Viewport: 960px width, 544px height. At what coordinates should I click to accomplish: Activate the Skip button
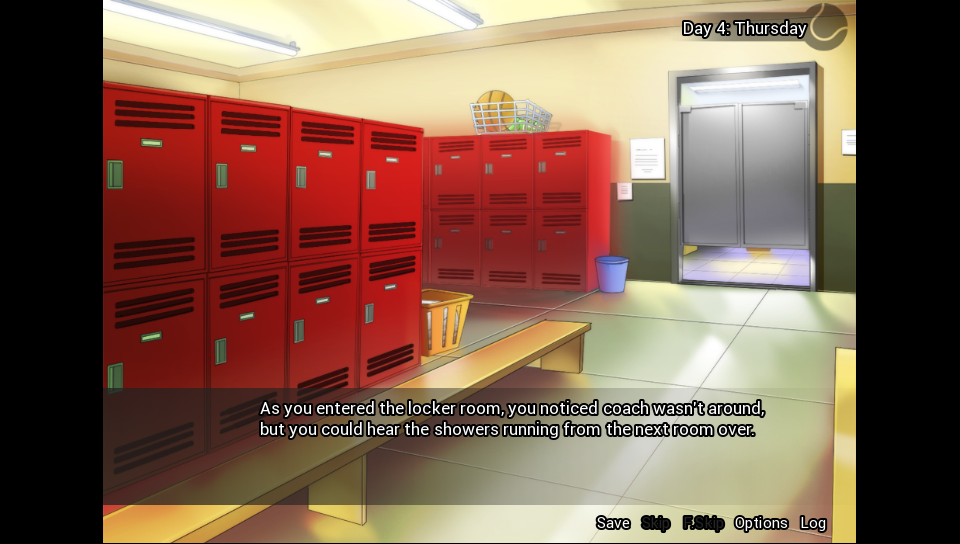pyautogui.click(x=656, y=523)
